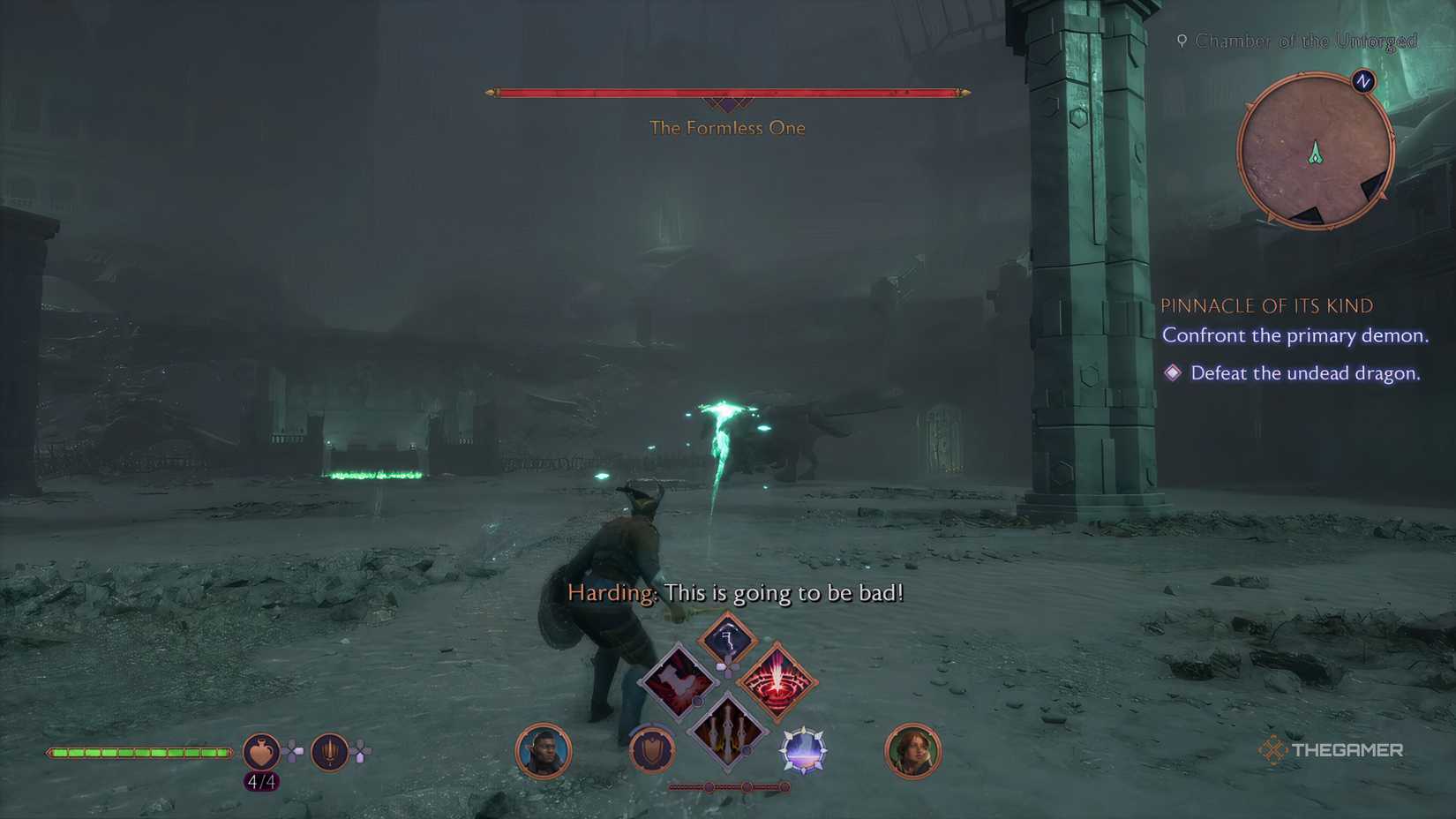Click the 4/4 potion counter
Image resolution: width=1456 pixels, height=819 pixels.
pyautogui.click(x=261, y=782)
